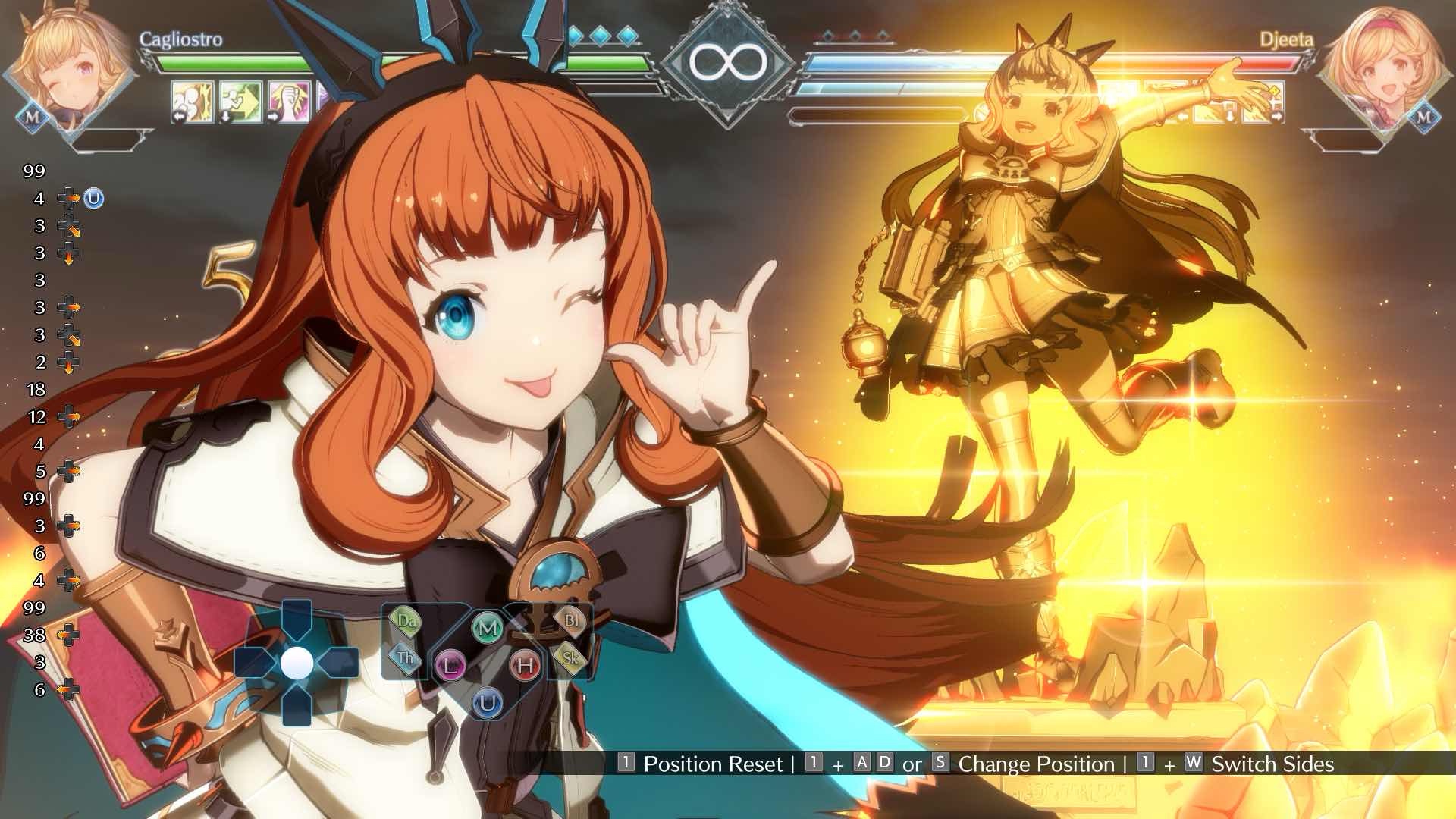1456x819 pixels.
Task: Click the right arm of the direction pad
Action: [339, 664]
